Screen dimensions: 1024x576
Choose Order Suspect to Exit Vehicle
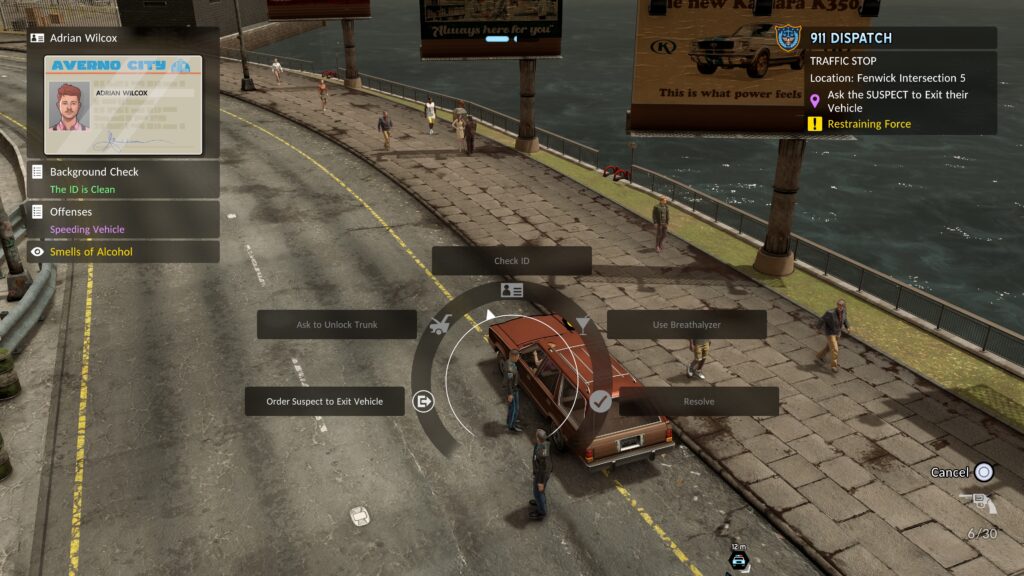[325, 401]
